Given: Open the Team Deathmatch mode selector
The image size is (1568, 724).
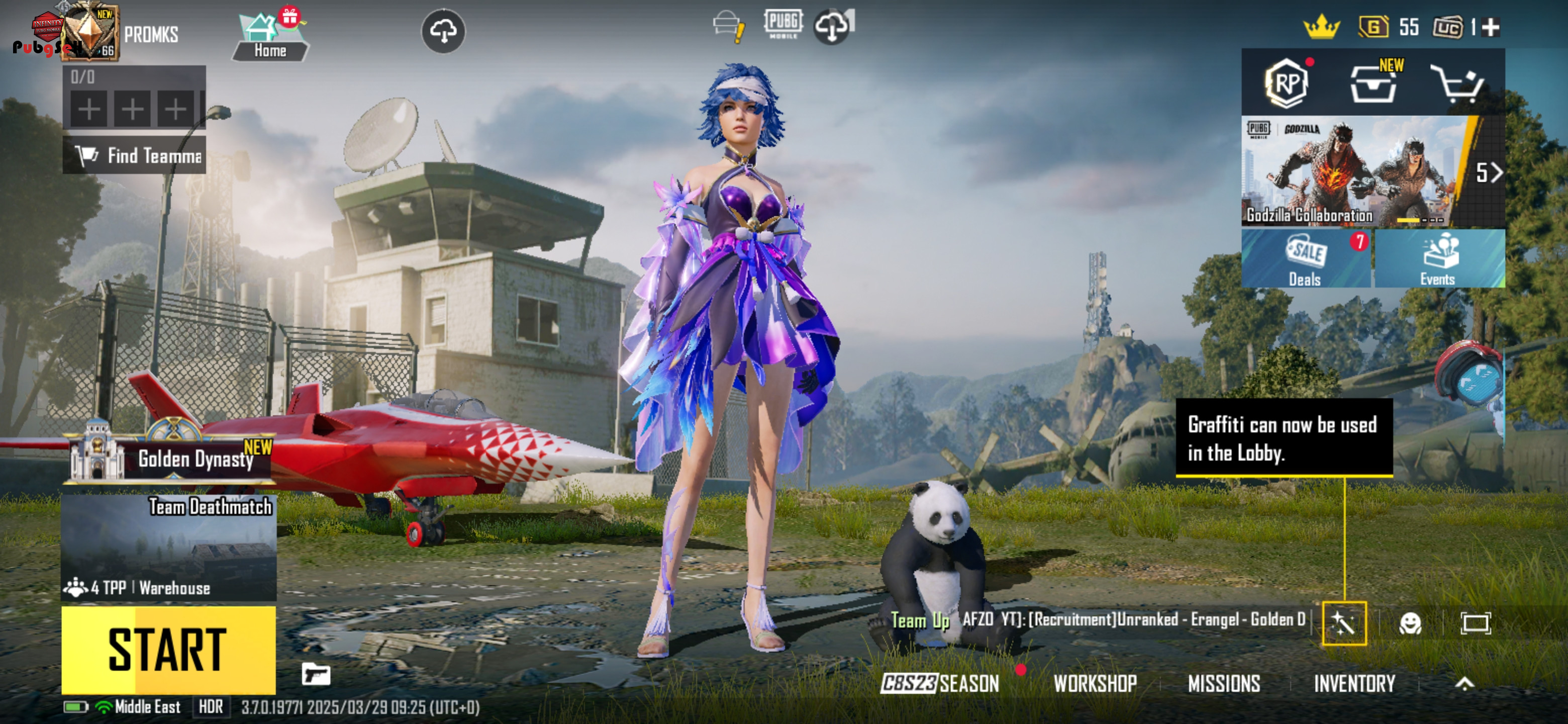Looking at the screenshot, I should pyautogui.click(x=168, y=547).
